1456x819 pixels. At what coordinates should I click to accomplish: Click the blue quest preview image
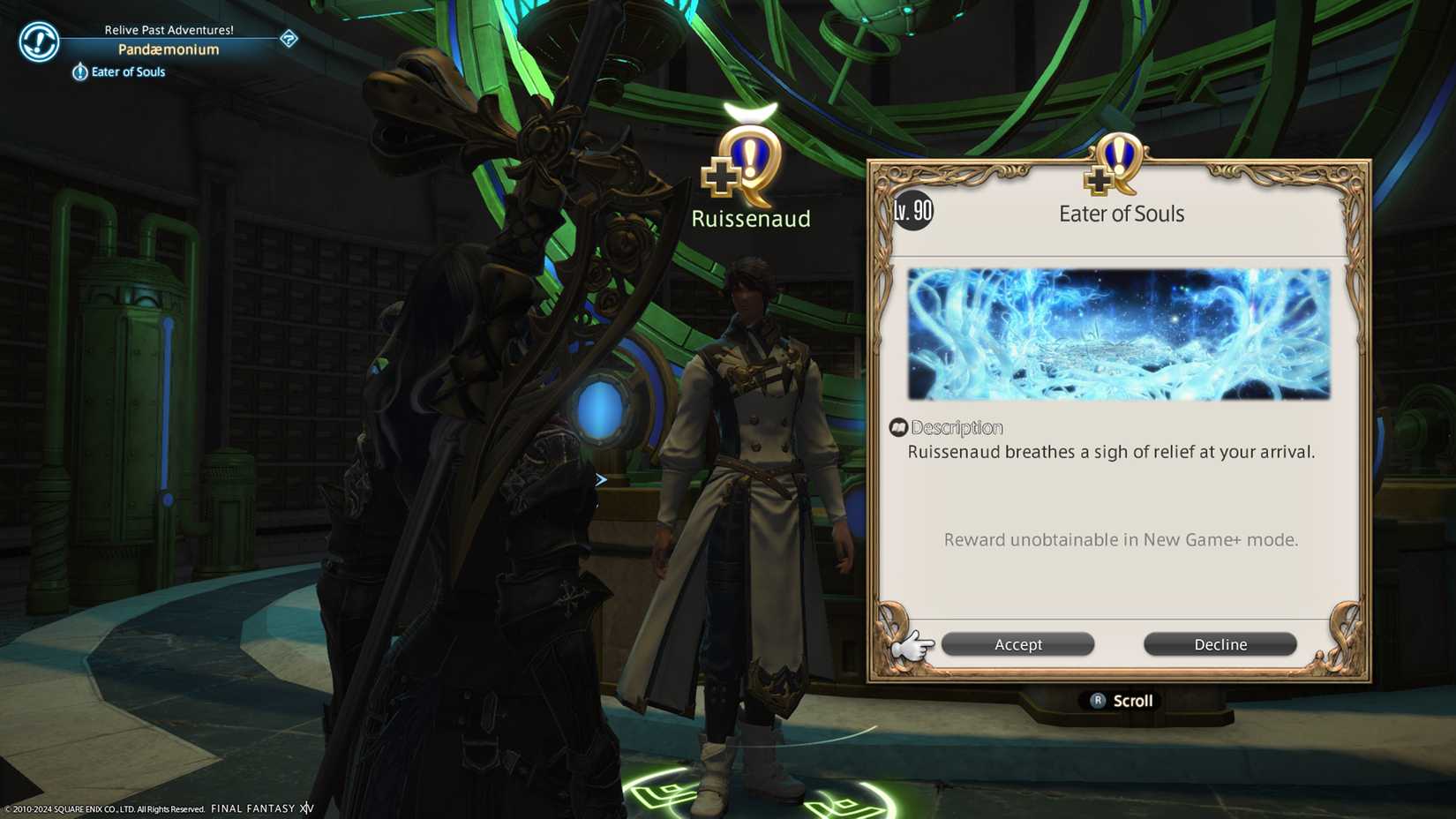pos(1117,335)
